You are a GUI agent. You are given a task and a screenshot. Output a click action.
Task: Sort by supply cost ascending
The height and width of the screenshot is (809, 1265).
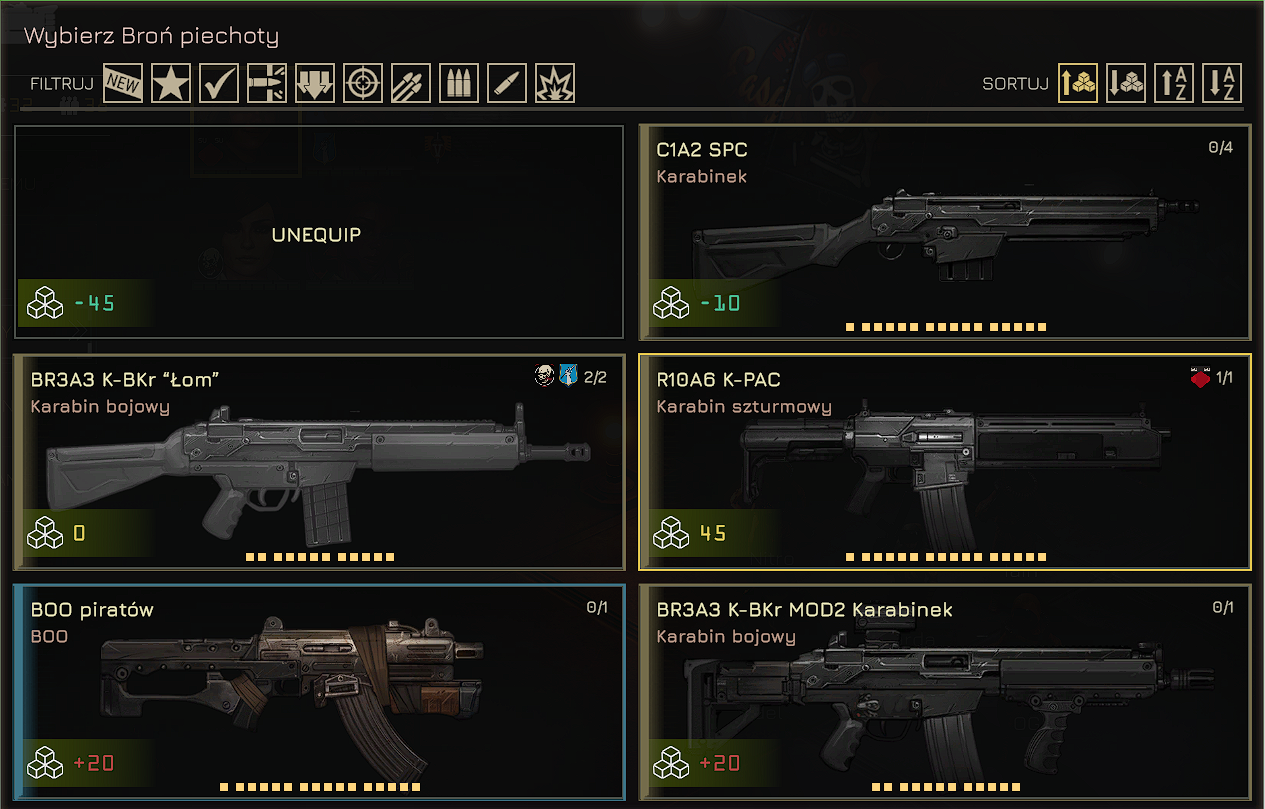(1078, 84)
